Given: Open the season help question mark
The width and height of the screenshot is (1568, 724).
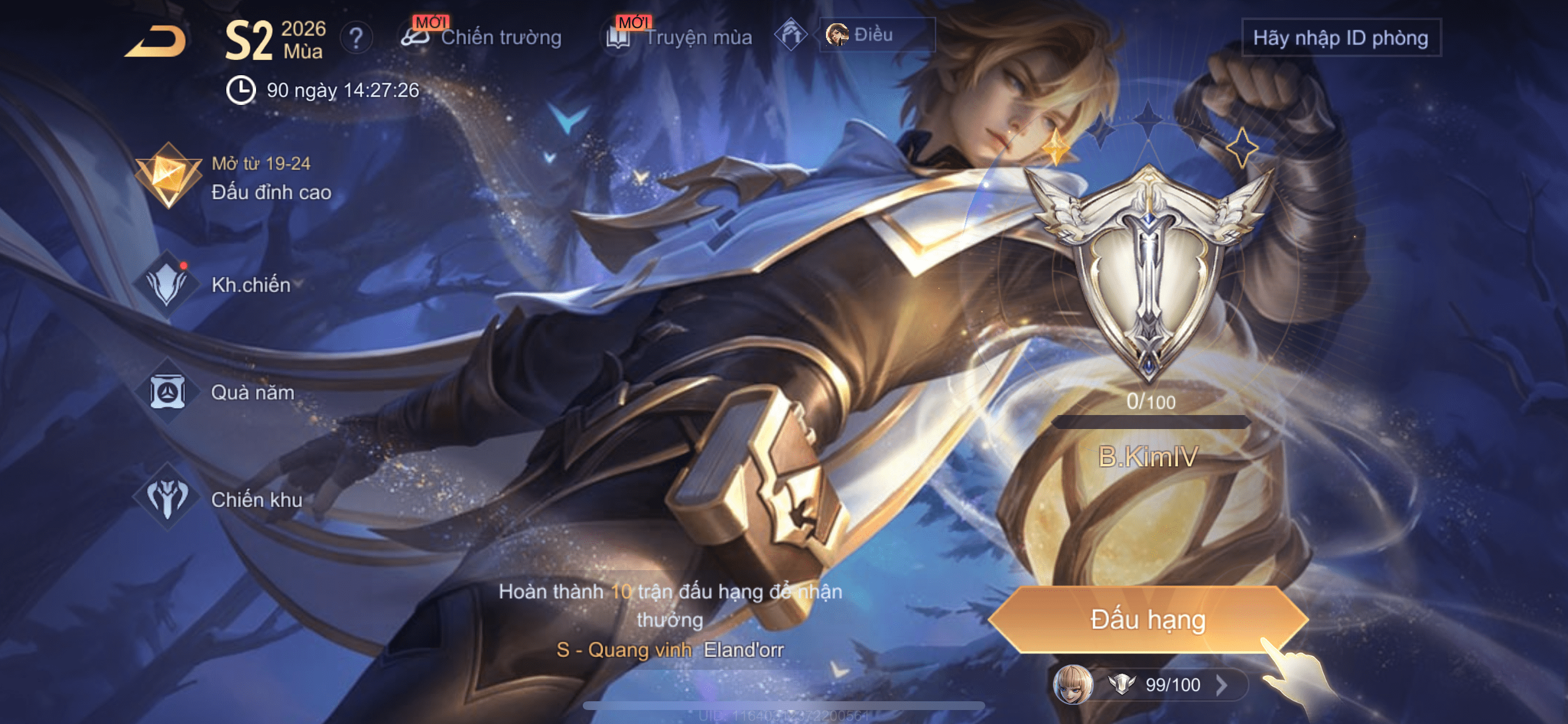Looking at the screenshot, I should click(356, 38).
